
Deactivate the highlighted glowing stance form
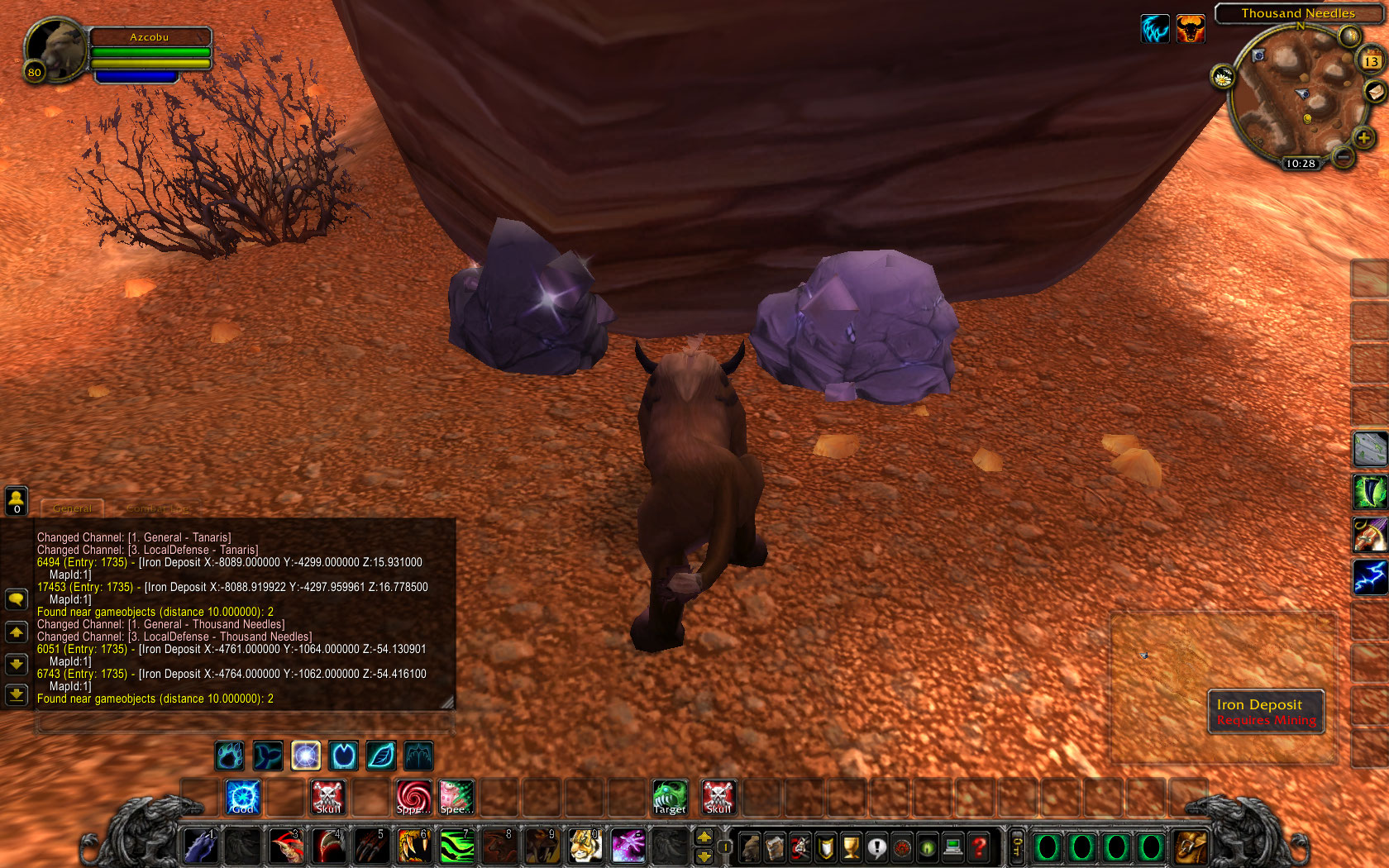pos(305,755)
